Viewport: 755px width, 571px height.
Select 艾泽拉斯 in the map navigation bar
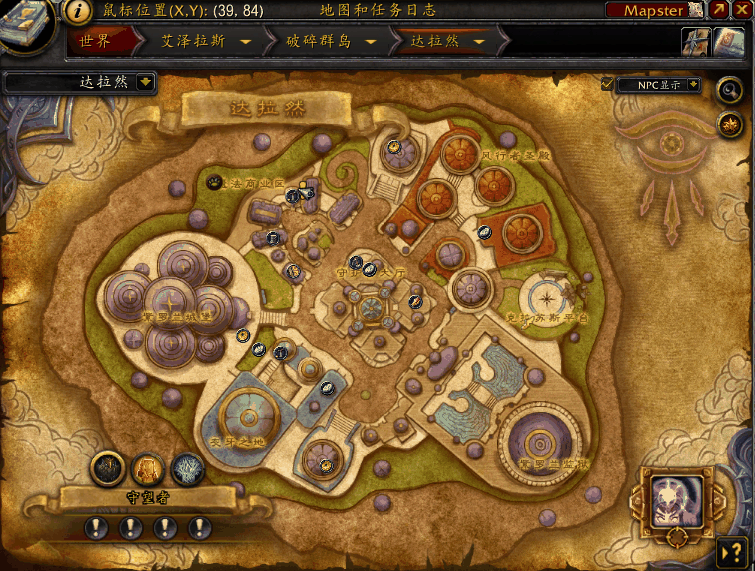pos(193,42)
